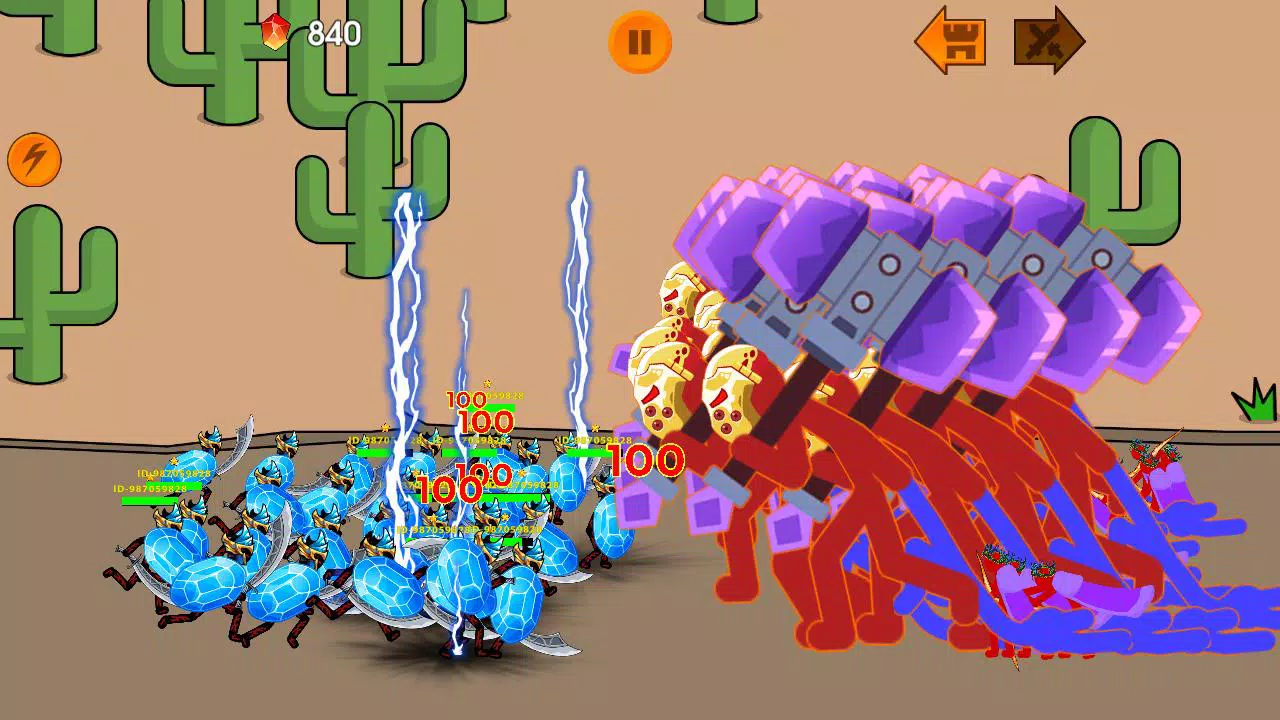Tap the gold star above a health bar
This screenshot has height=720, width=1280.
click(x=487, y=382)
